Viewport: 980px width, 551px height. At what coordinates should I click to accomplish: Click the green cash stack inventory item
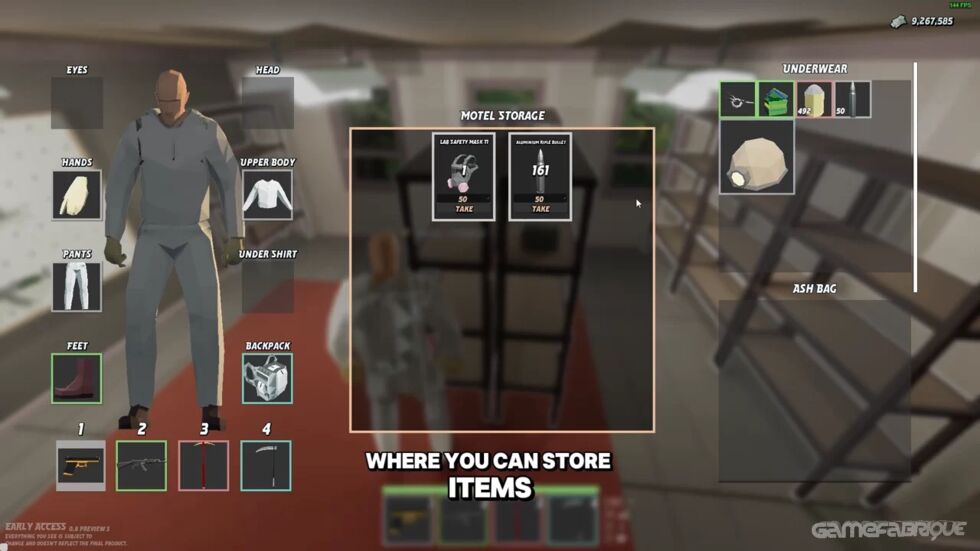coord(776,100)
